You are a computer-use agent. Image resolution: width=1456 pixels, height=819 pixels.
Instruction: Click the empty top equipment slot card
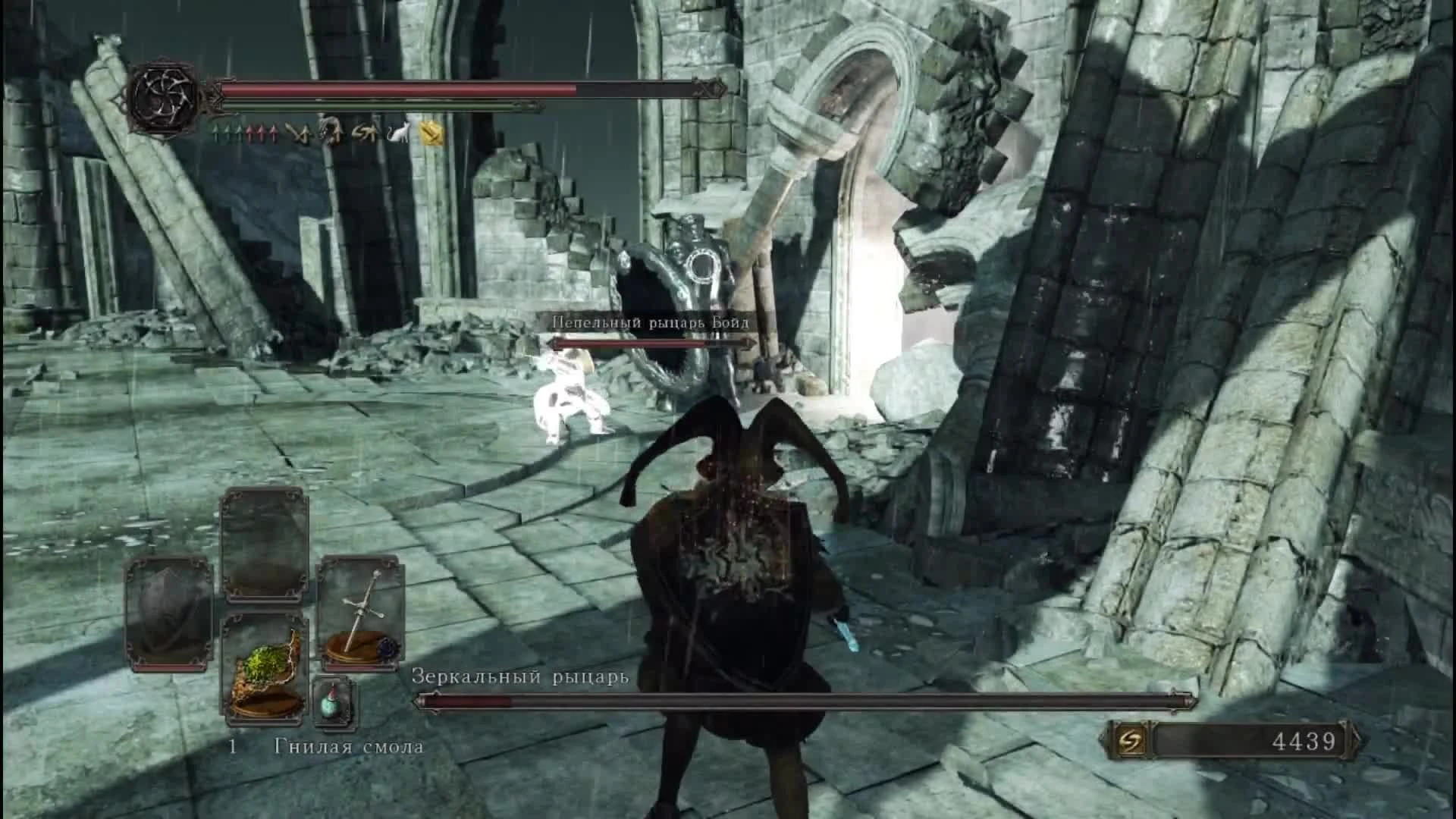point(265,542)
